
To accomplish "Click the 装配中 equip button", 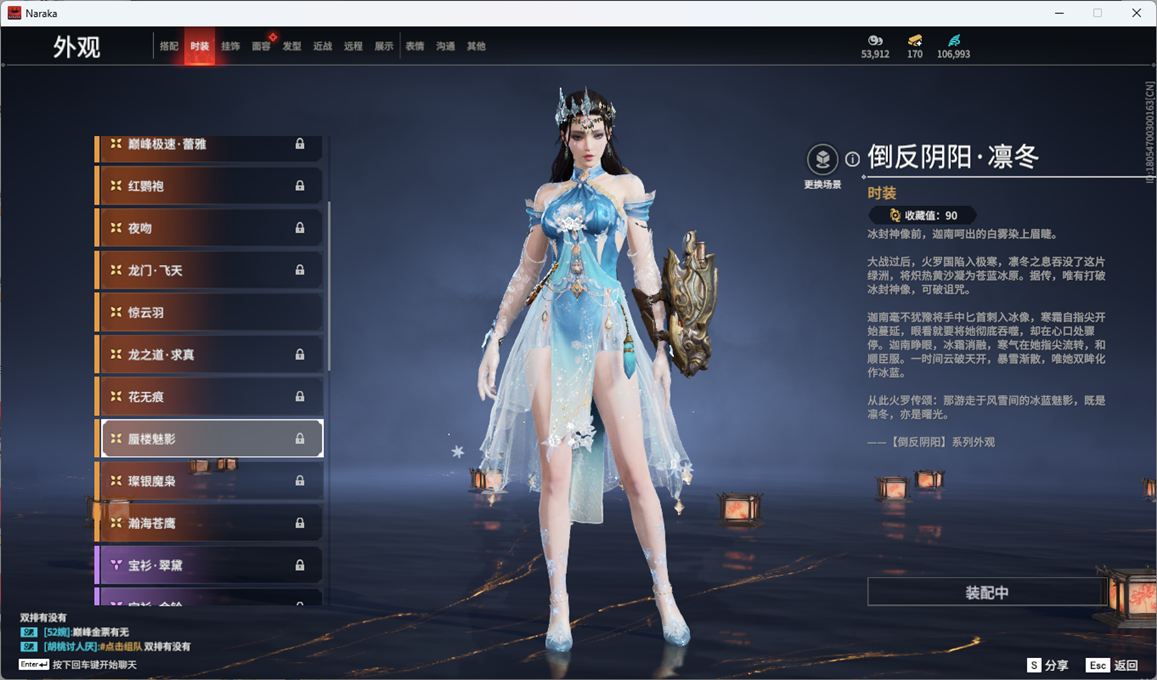I will (x=986, y=592).
